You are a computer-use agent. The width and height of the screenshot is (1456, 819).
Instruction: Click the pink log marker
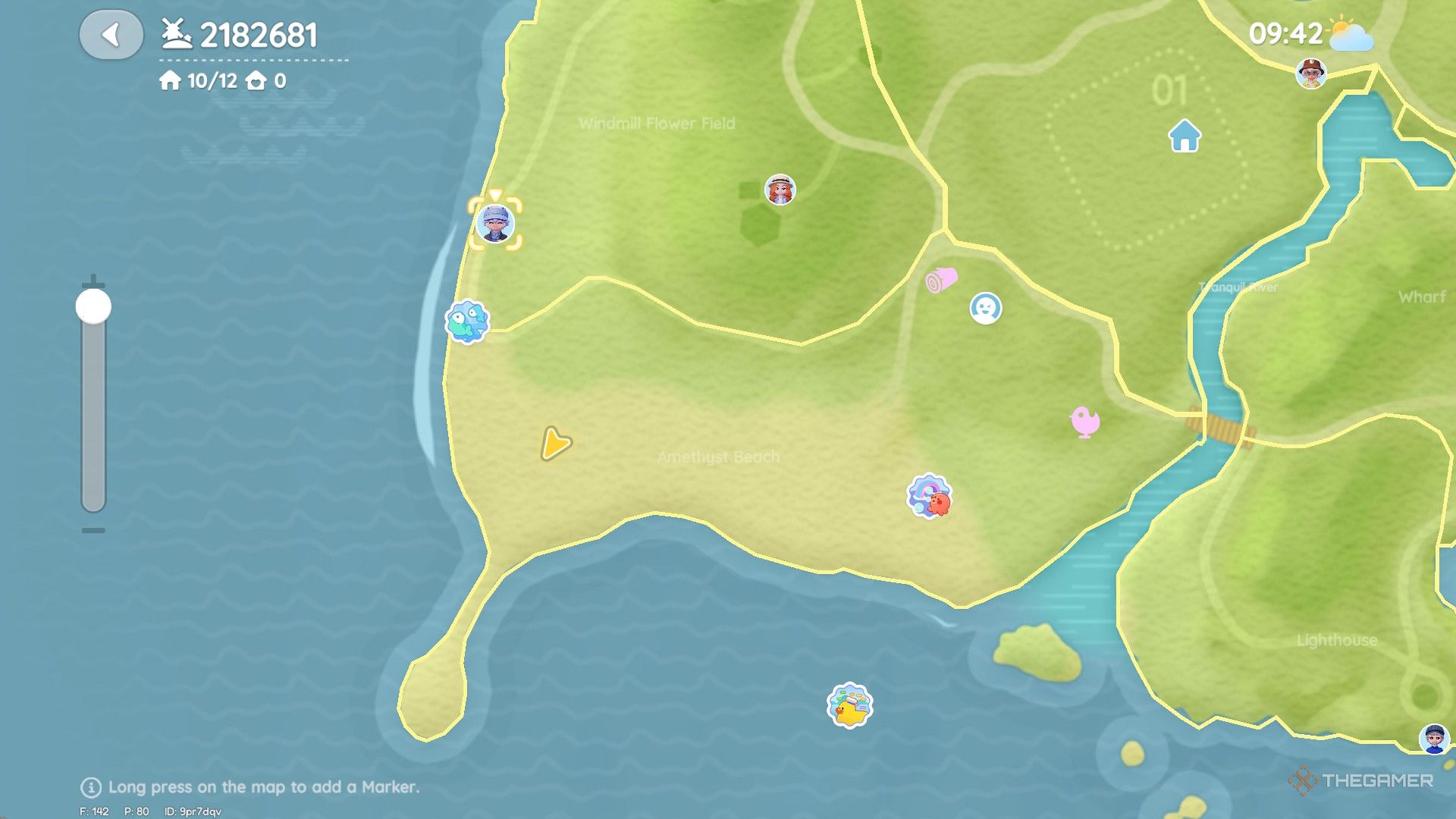pyautogui.click(x=941, y=280)
